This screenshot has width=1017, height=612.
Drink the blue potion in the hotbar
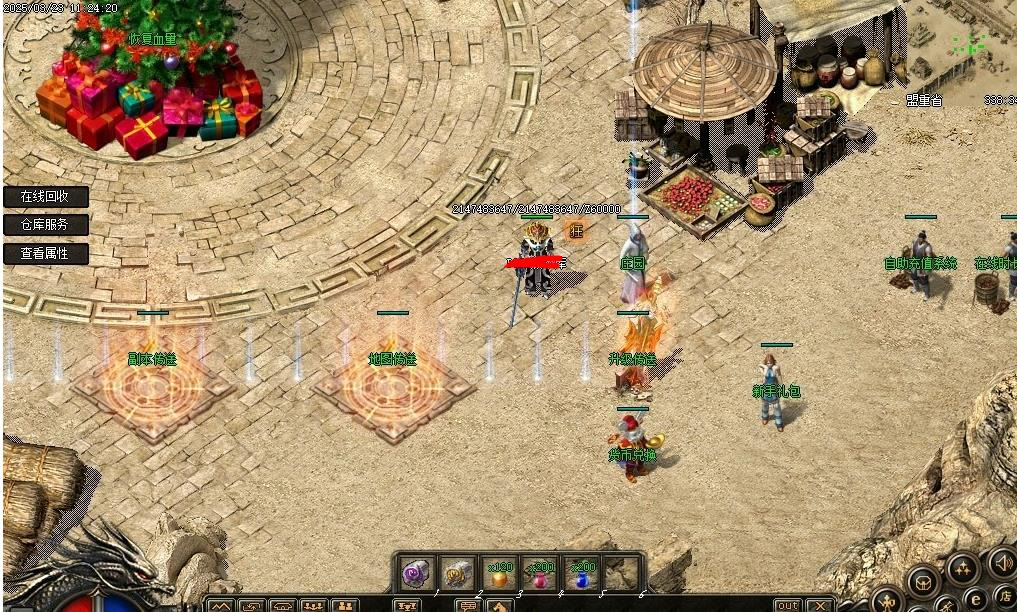(x=582, y=574)
